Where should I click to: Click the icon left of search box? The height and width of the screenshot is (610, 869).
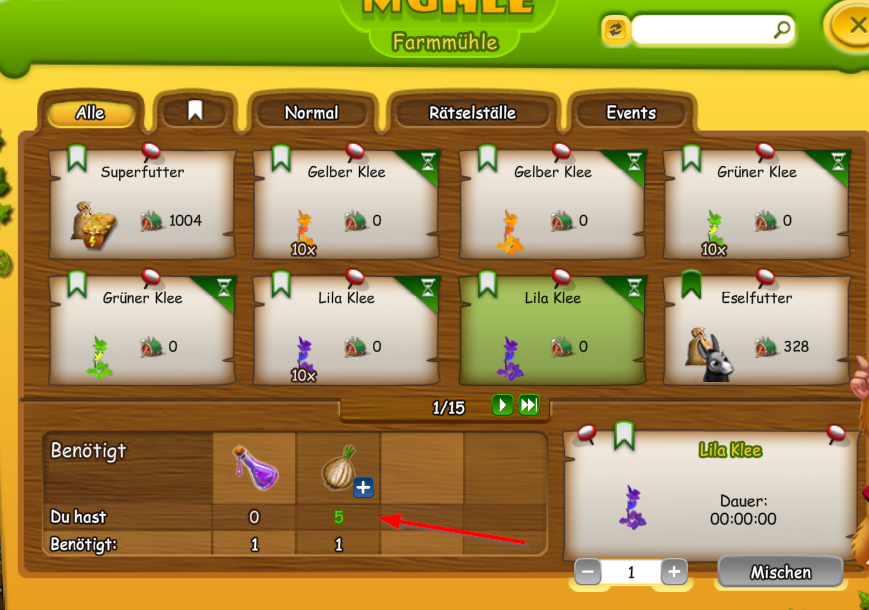(614, 30)
